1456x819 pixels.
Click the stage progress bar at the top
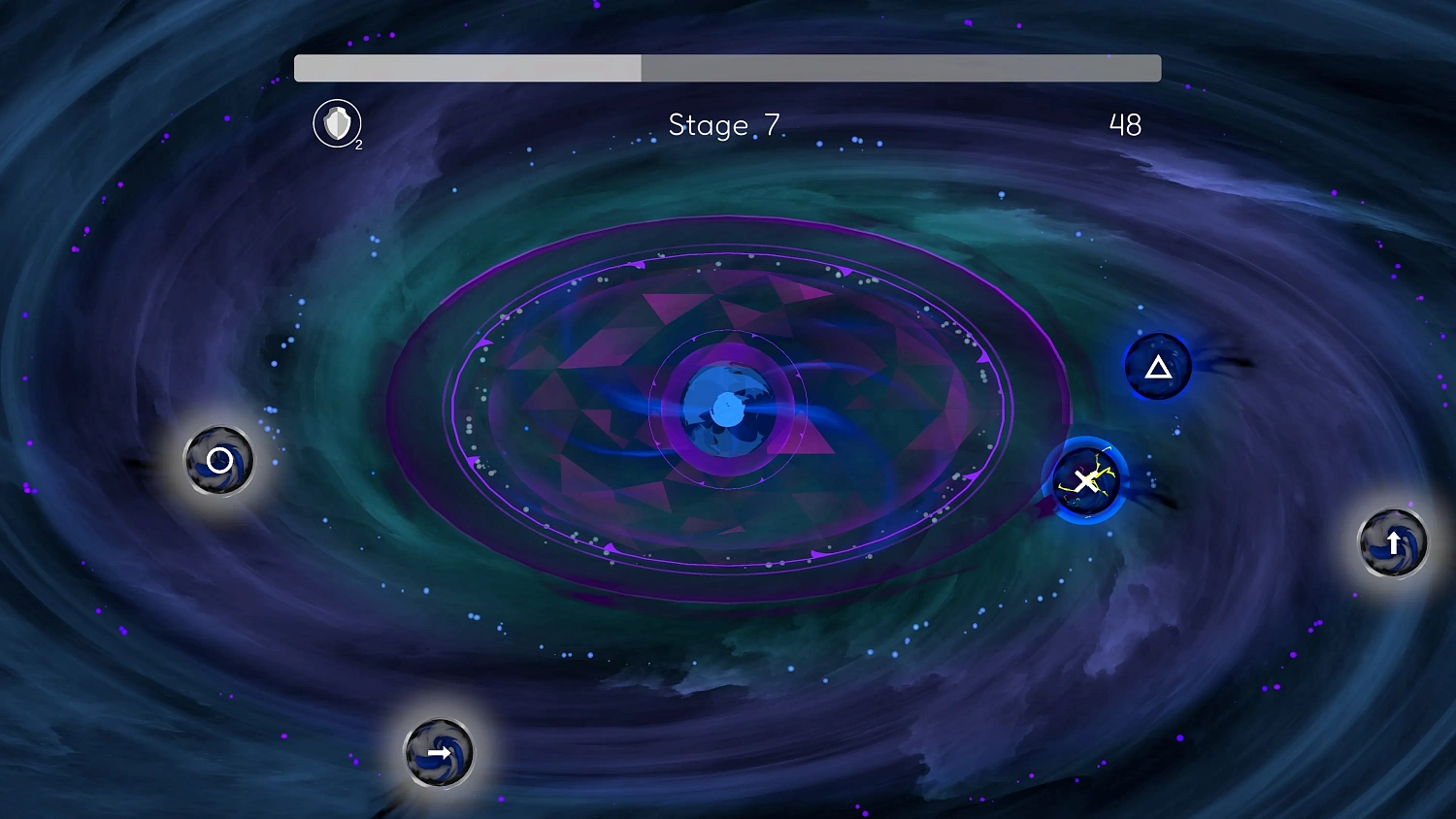[x=727, y=68]
